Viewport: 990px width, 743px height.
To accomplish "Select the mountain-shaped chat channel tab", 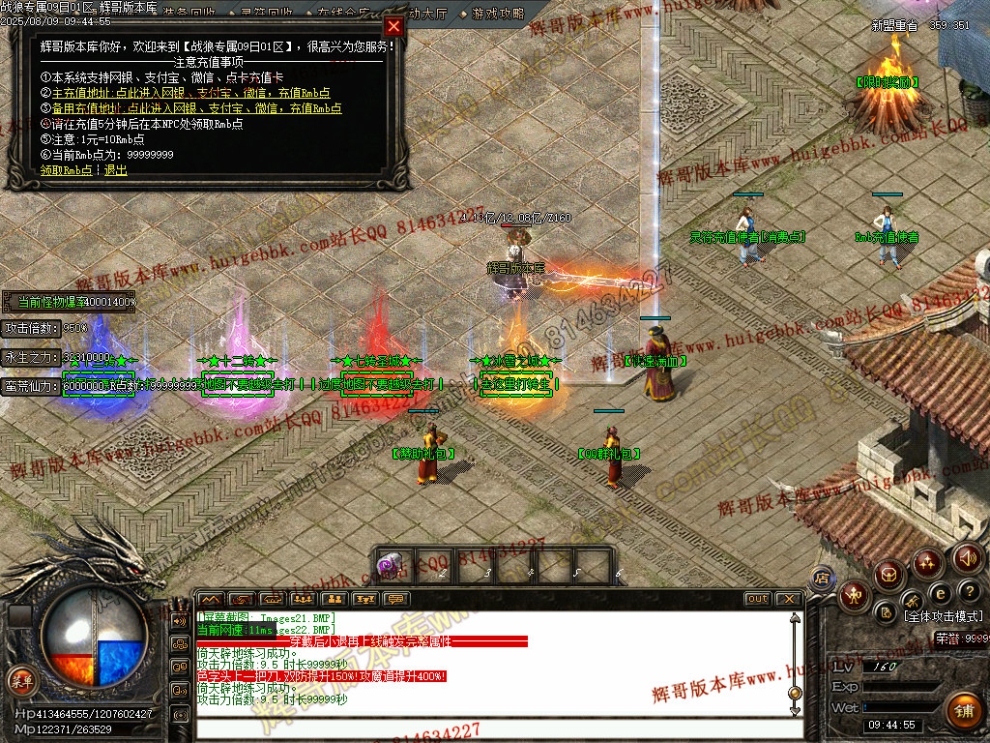I will [211, 599].
